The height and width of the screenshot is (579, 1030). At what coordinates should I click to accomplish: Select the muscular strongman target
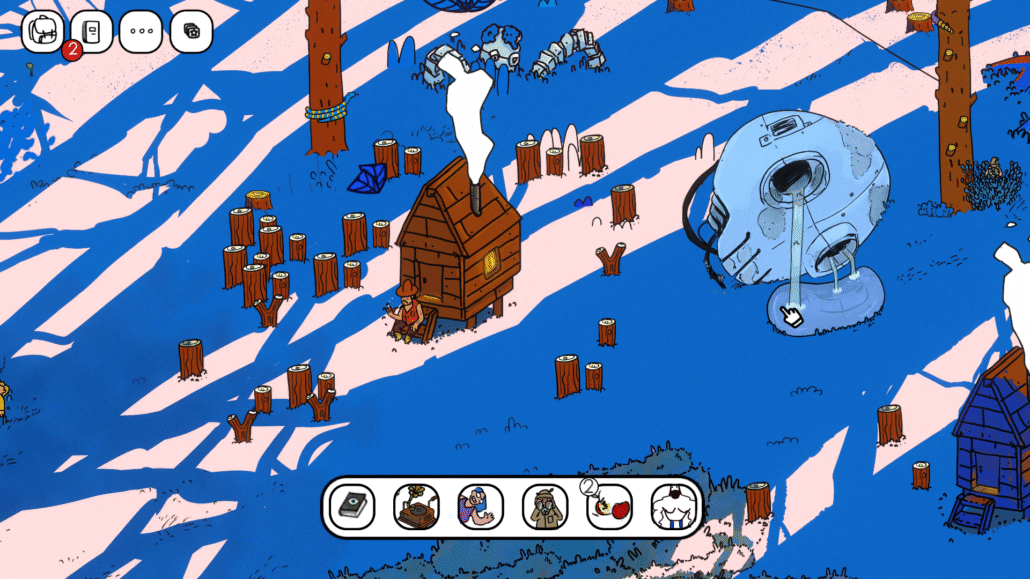673,507
